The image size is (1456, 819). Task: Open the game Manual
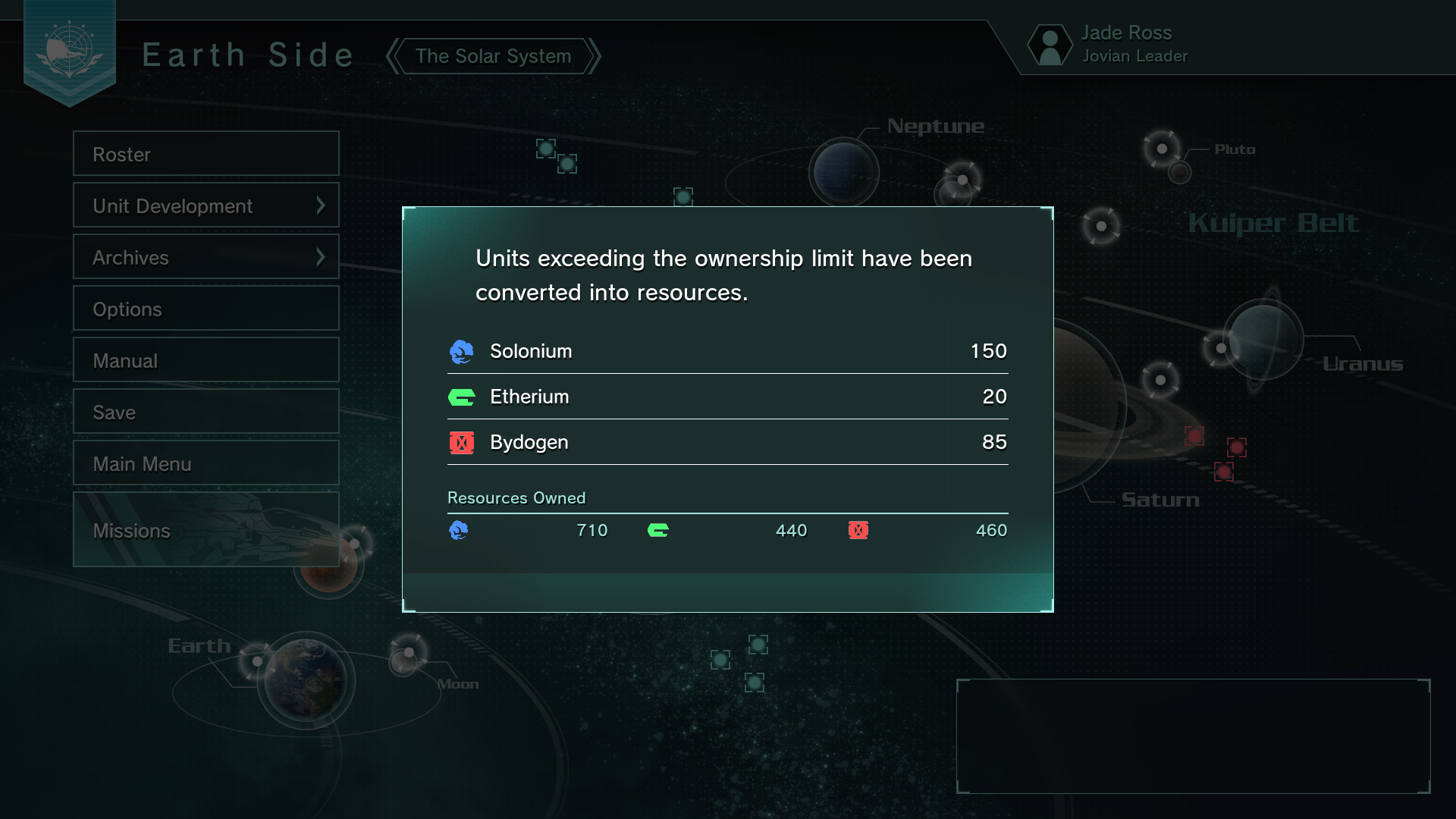click(x=206, y=359)
